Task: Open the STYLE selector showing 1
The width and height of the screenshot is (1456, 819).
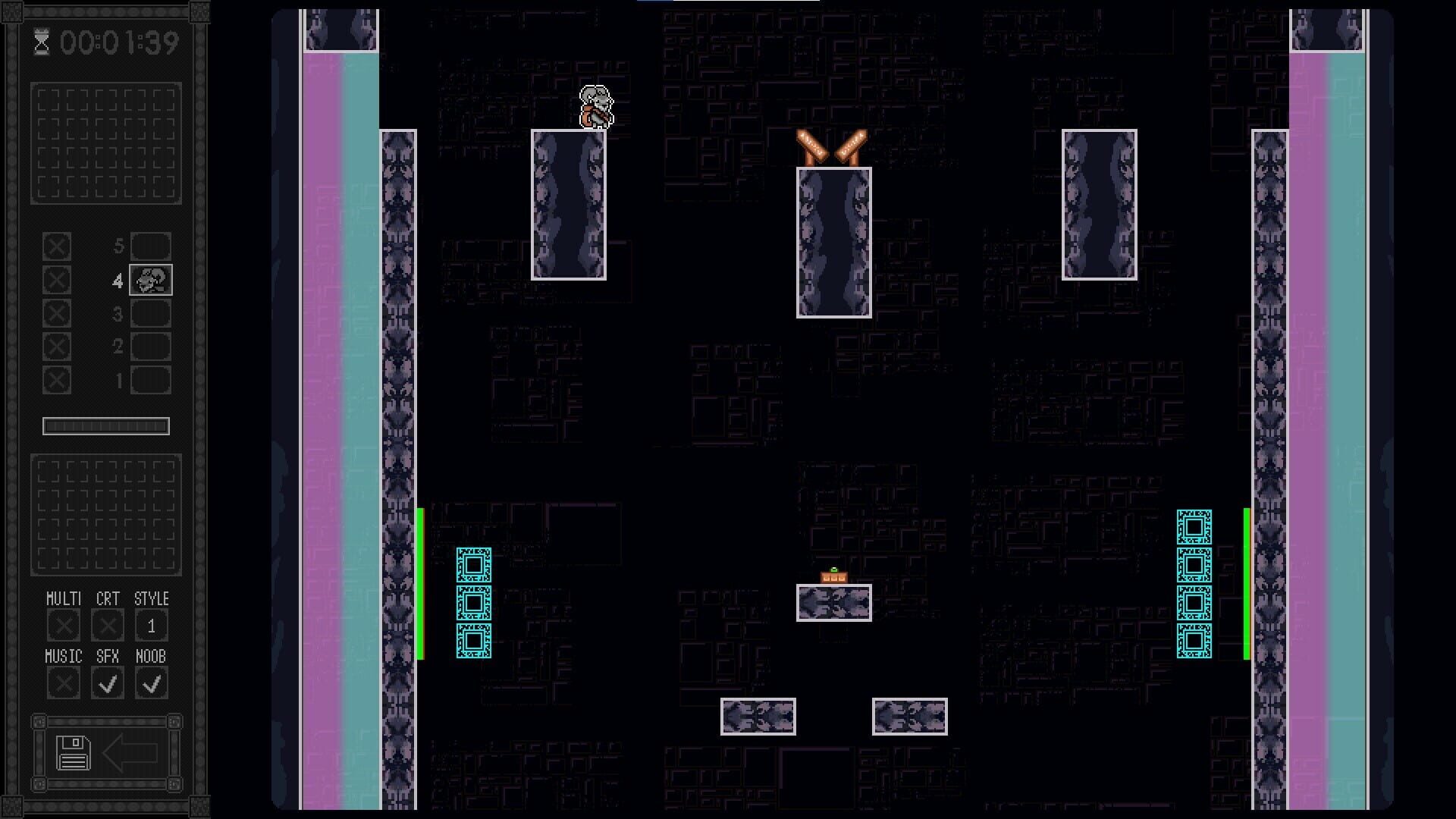Action: [x=151, y=624]
